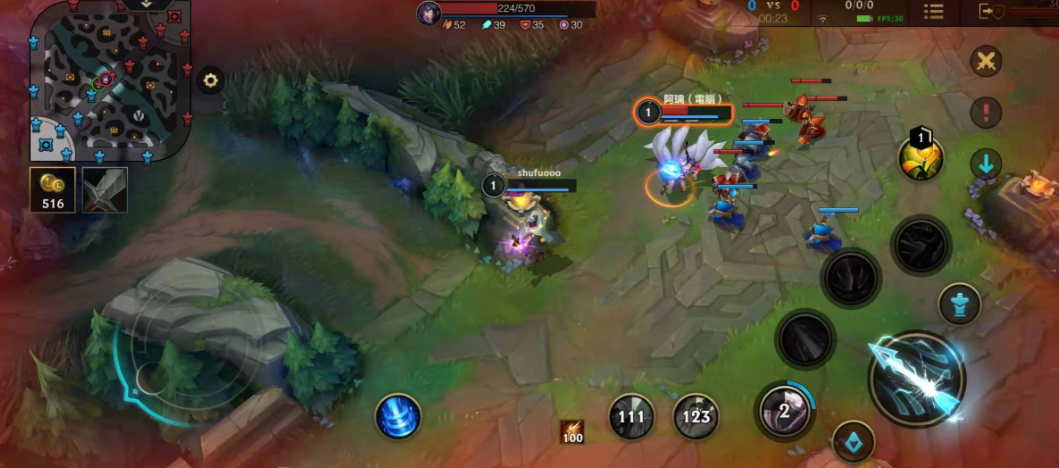
Task: Open the shop via the 516 gold button
Action: pos(51,190)
